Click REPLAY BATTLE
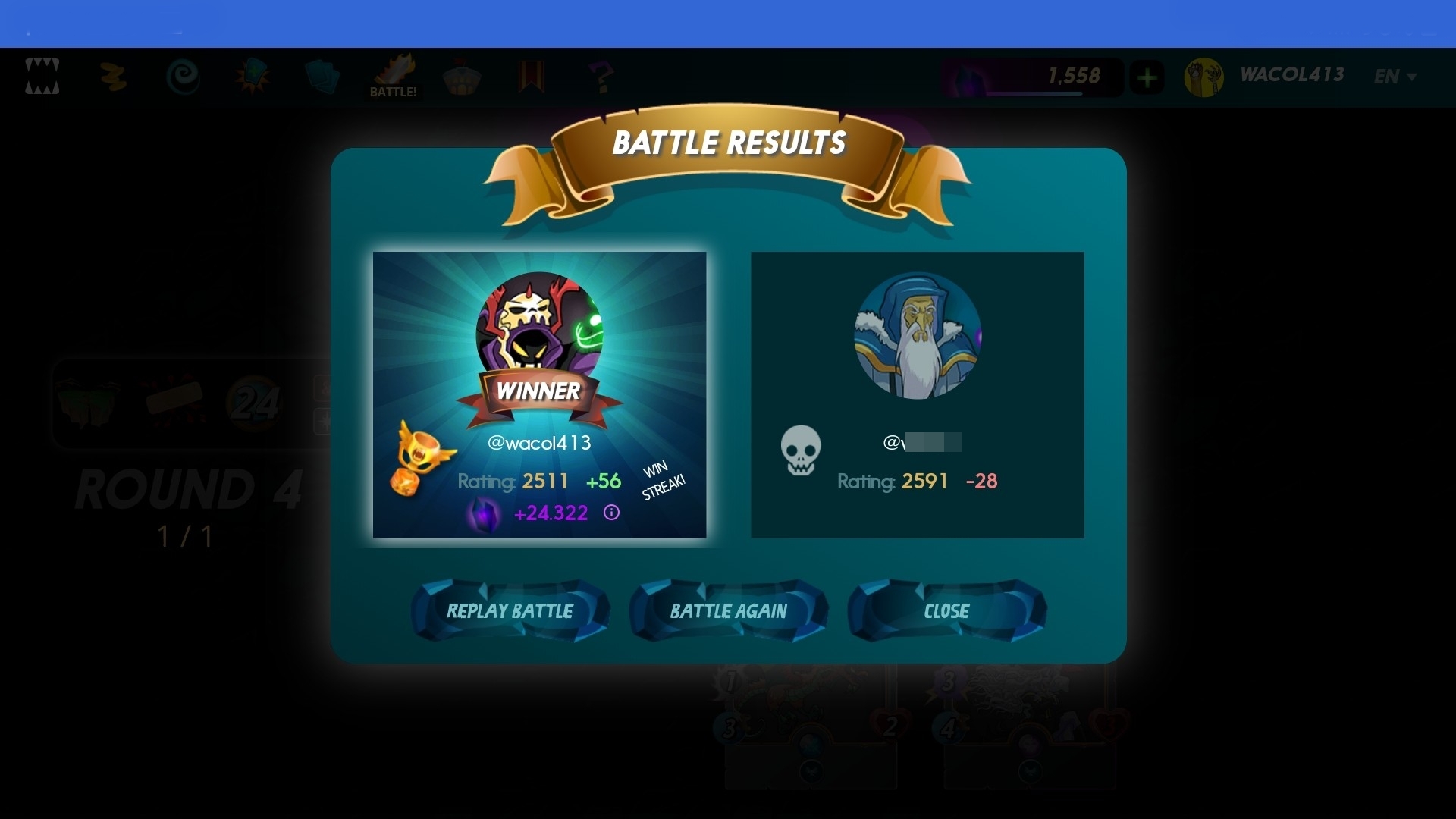 pyautogui.click(x=510, y=610)
